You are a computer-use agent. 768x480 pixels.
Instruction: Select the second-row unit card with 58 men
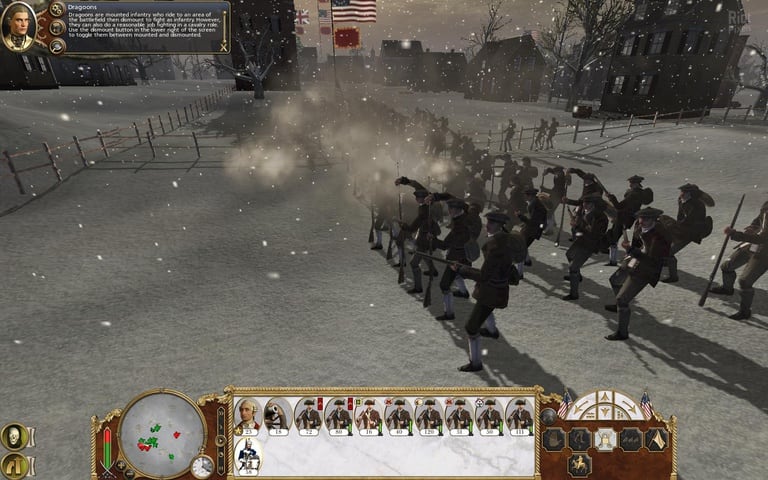(x=247, y=455)
